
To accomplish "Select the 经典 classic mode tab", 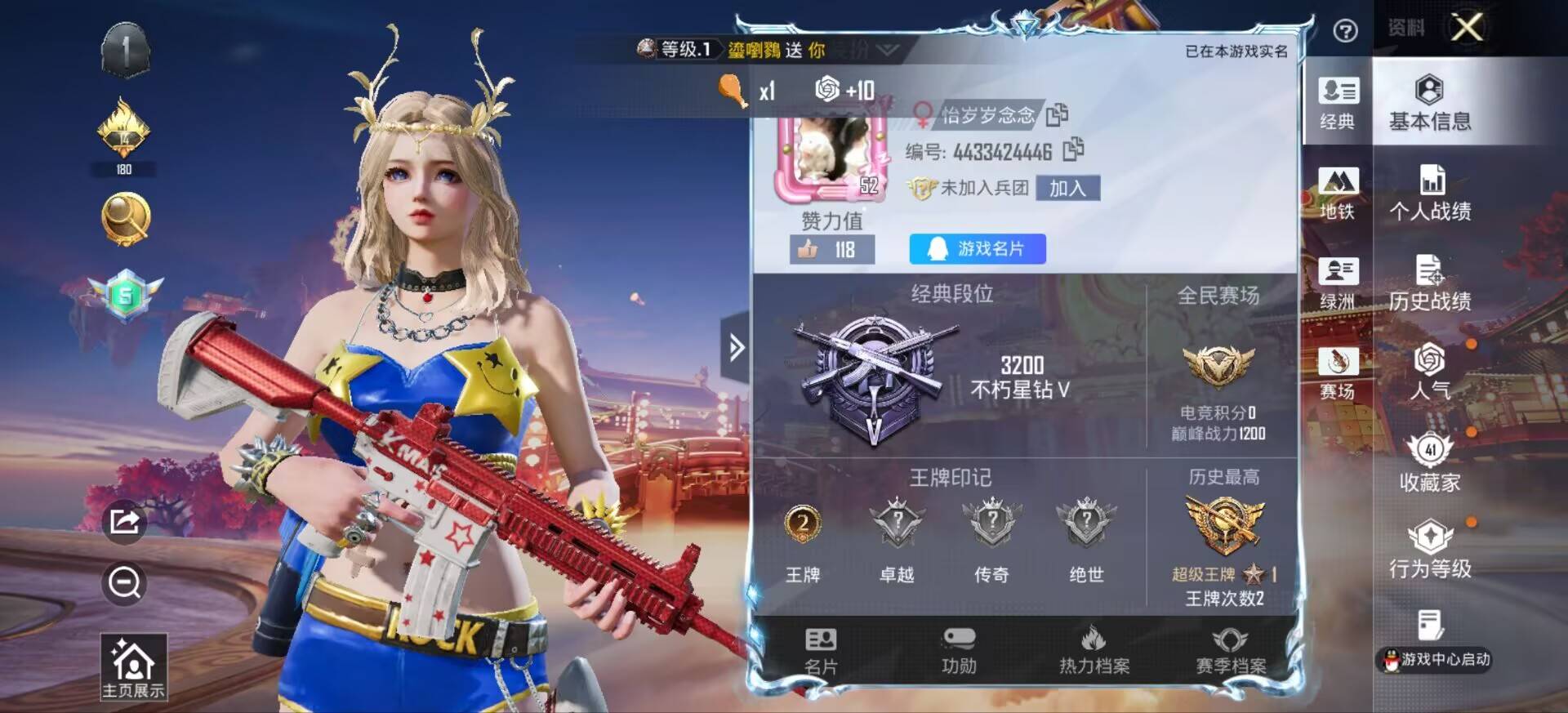I will (x=1337, y=103).
